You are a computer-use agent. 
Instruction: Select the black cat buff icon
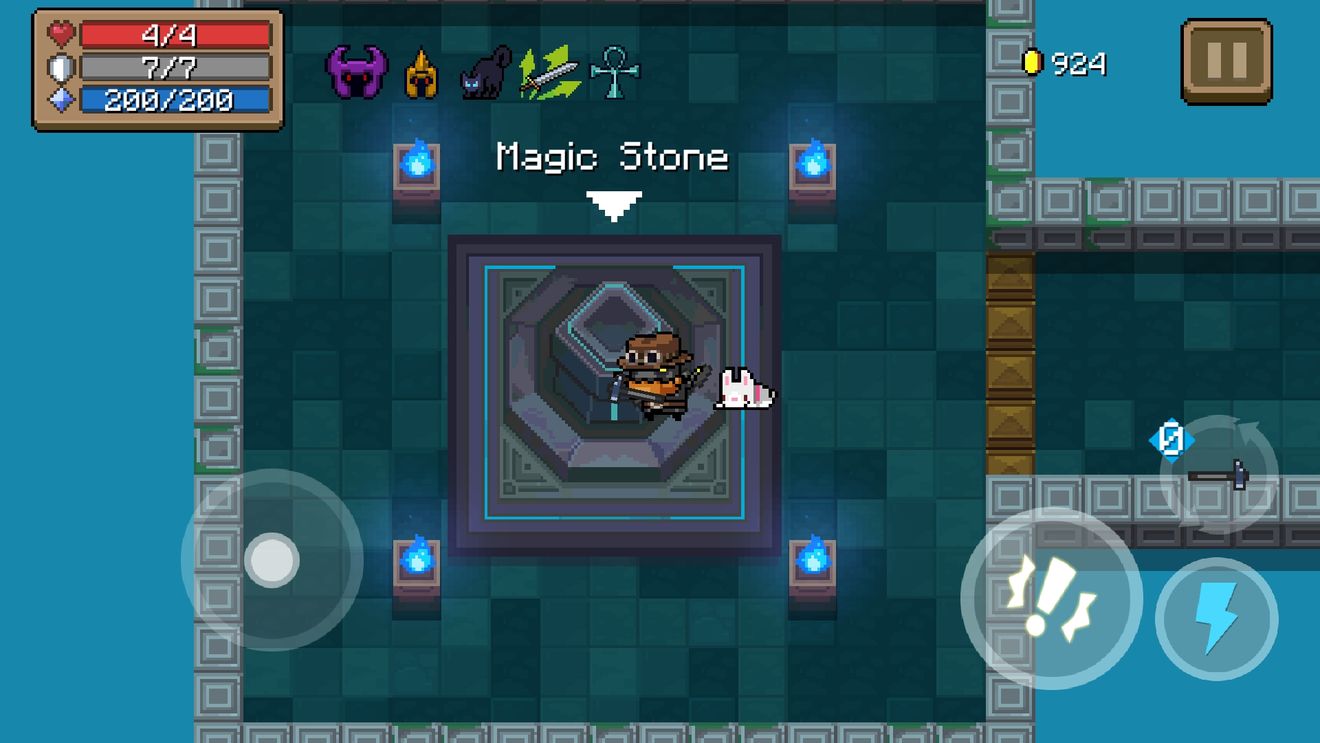[x=485, y=74]
